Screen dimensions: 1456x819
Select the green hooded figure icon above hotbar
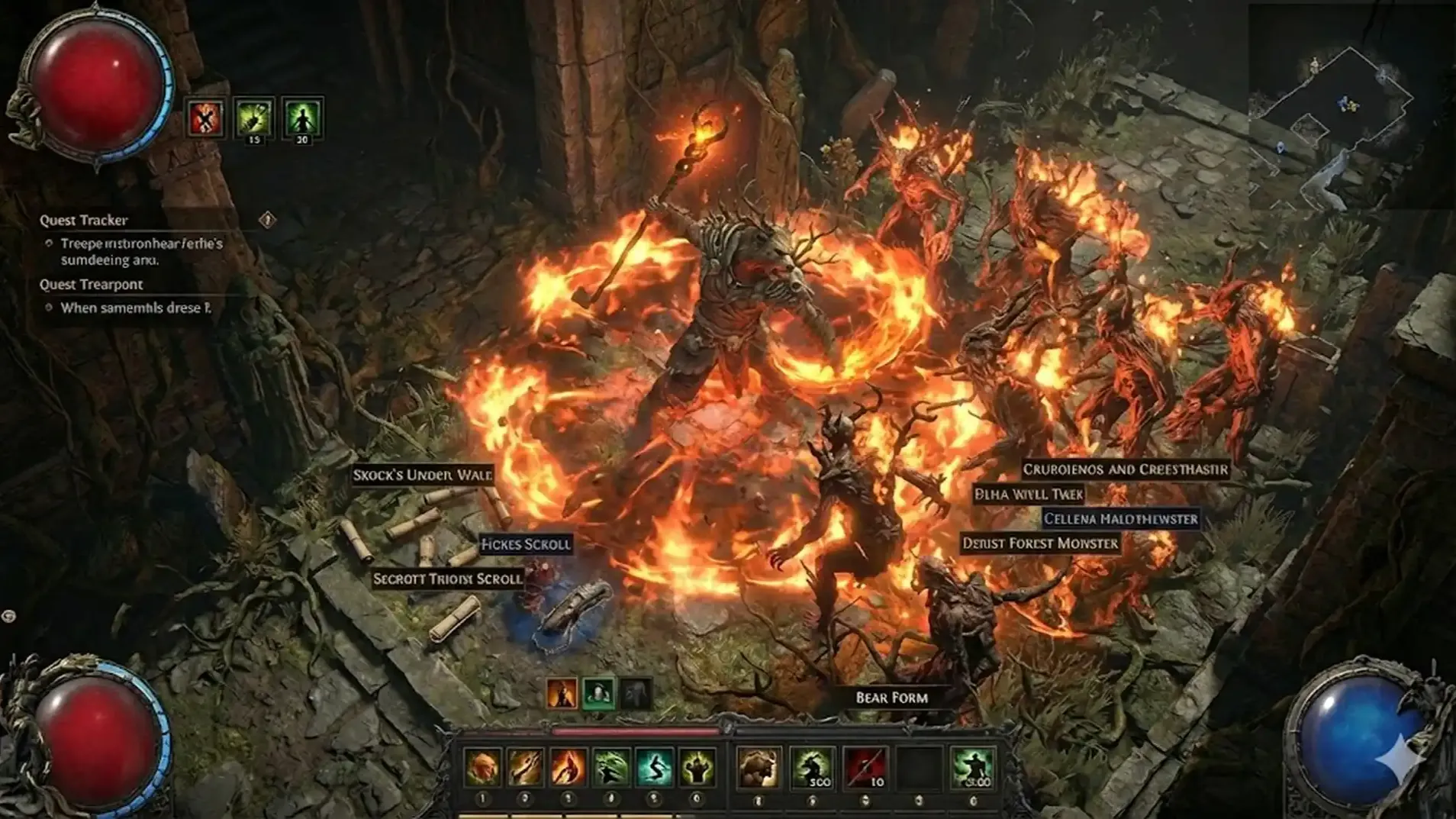(598, 693)
